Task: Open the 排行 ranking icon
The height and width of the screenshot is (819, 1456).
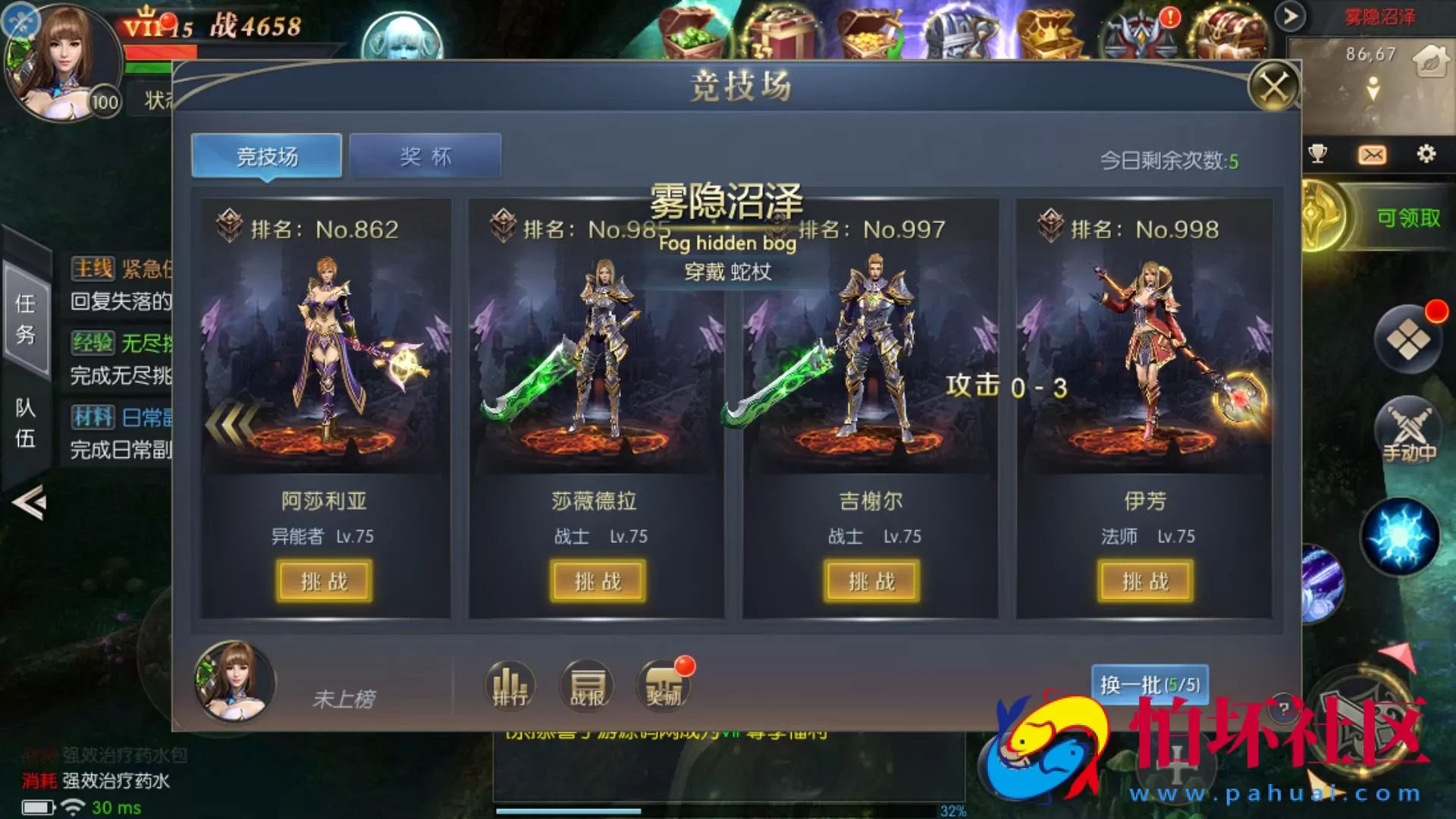Action: click(x=510, y=685)
